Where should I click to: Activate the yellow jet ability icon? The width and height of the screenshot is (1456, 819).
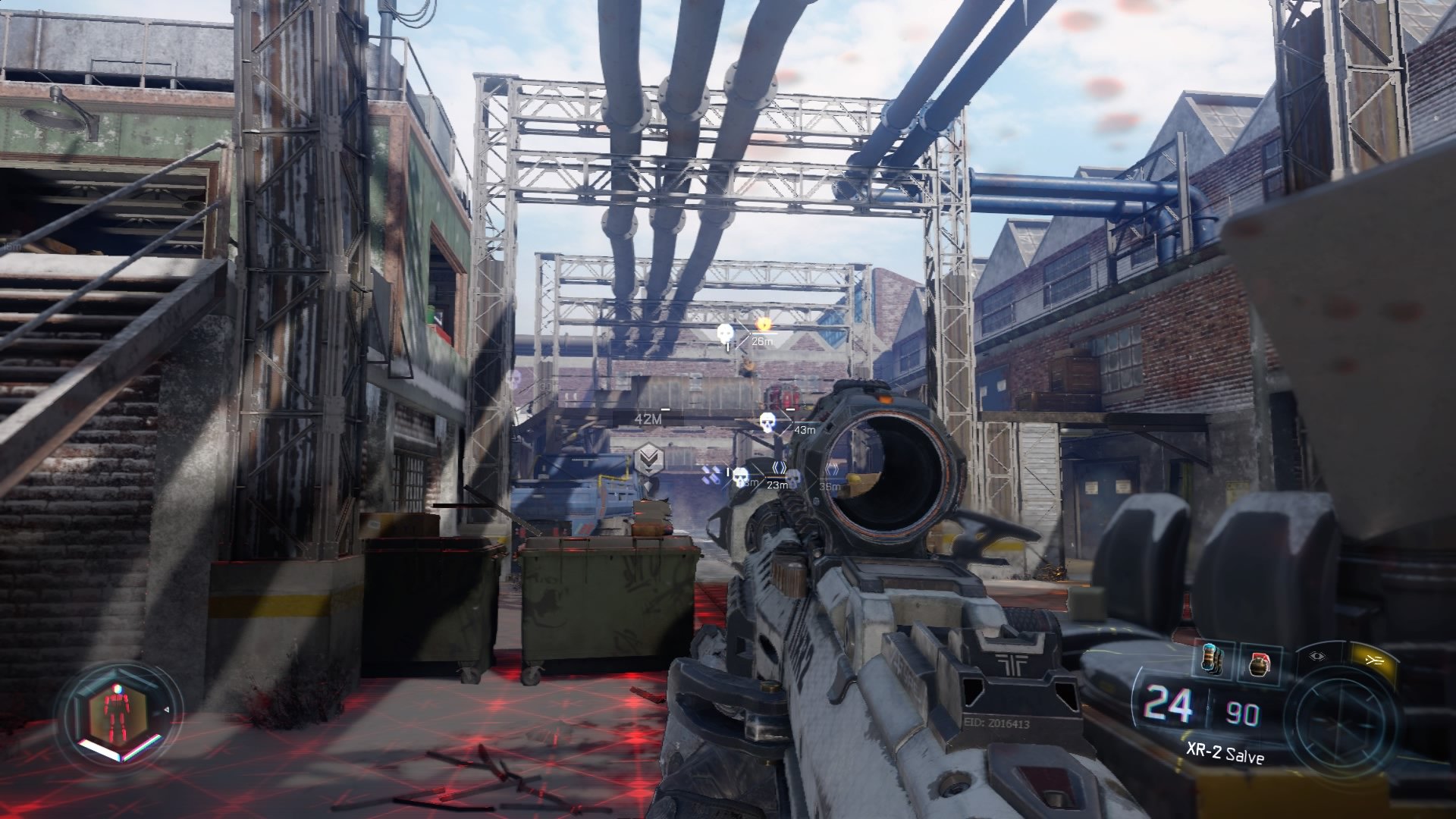click(1373, 658)
